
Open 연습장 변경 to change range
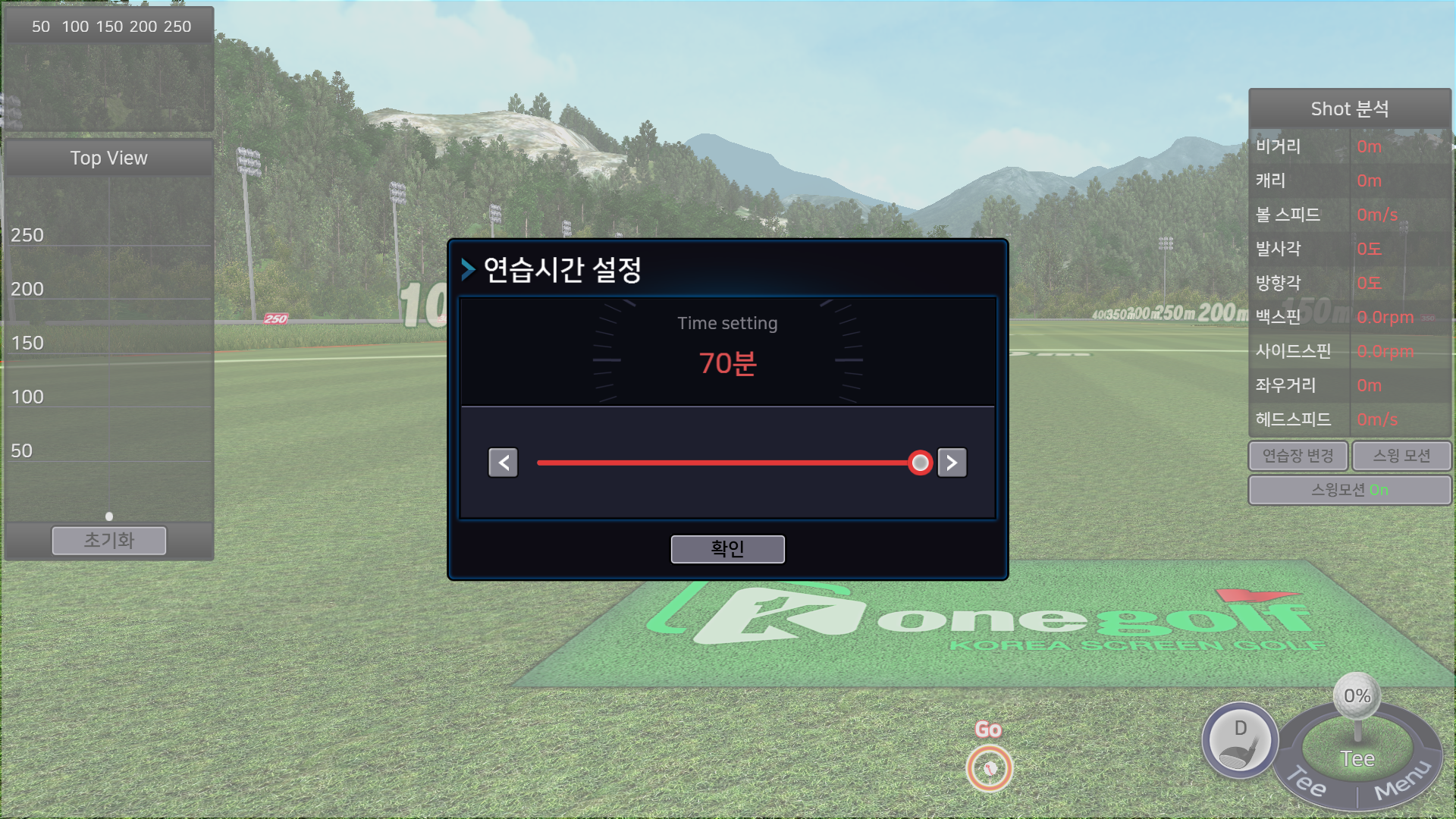pyautogui.click(x=1298, y=456)
